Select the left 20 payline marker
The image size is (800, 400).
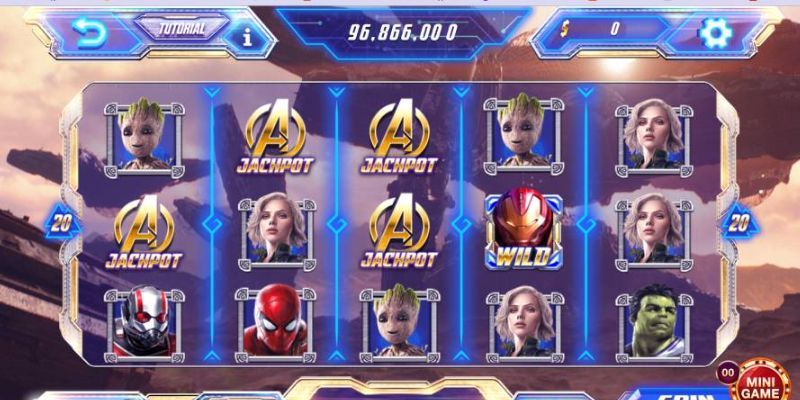click(64, 222)
